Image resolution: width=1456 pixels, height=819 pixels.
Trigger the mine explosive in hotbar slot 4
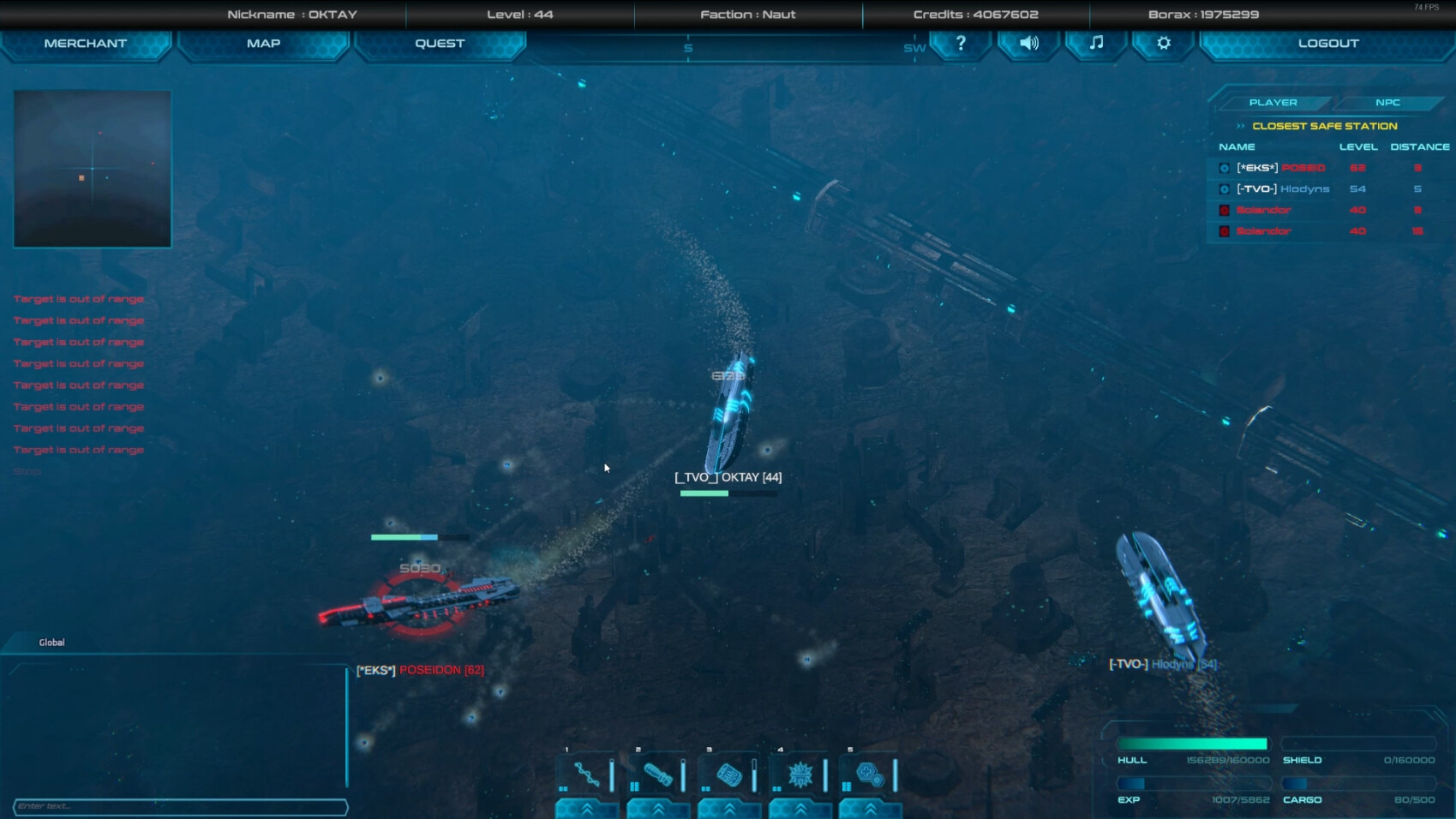pos(800,773)
